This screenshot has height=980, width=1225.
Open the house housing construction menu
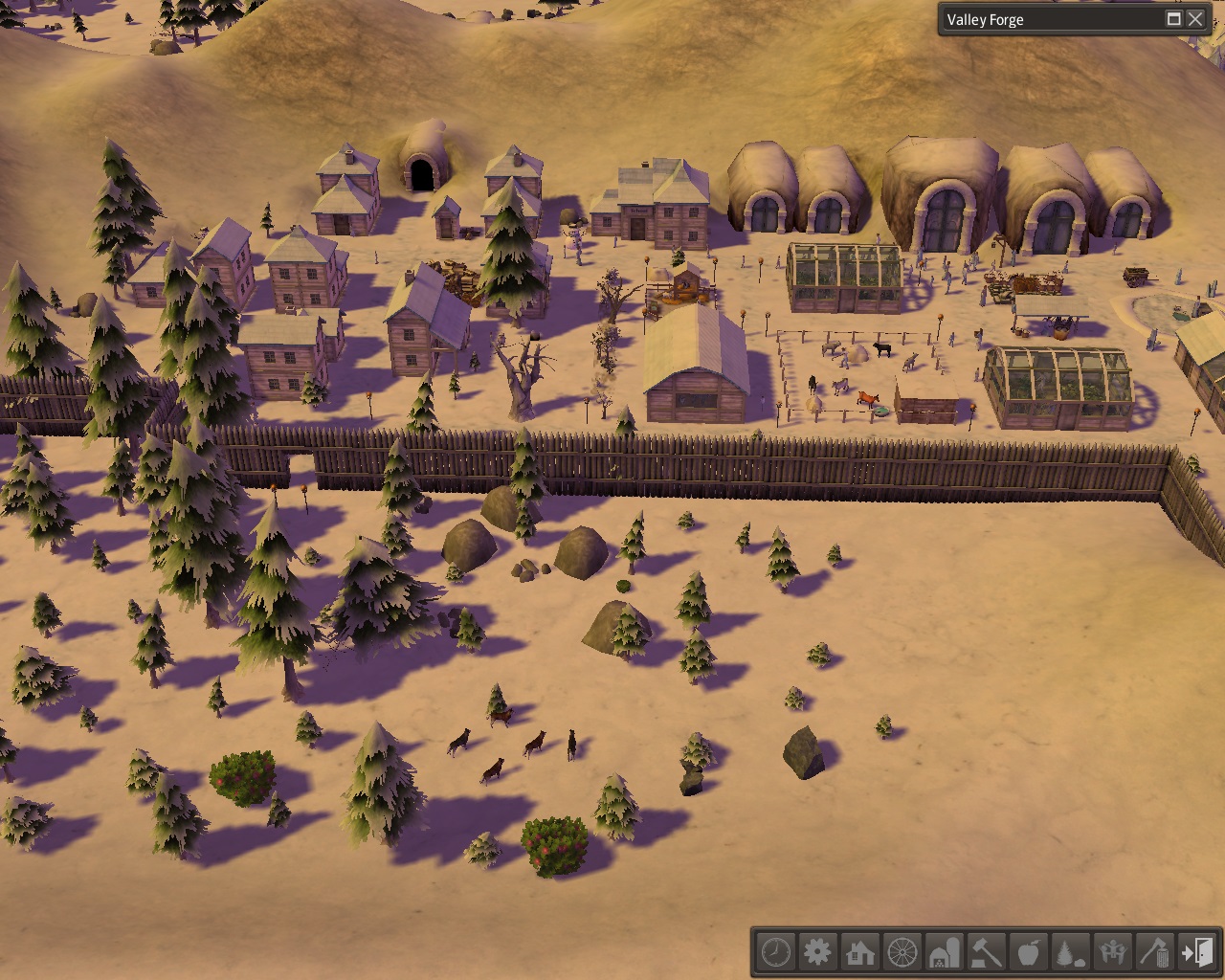[x=860, y=952]
